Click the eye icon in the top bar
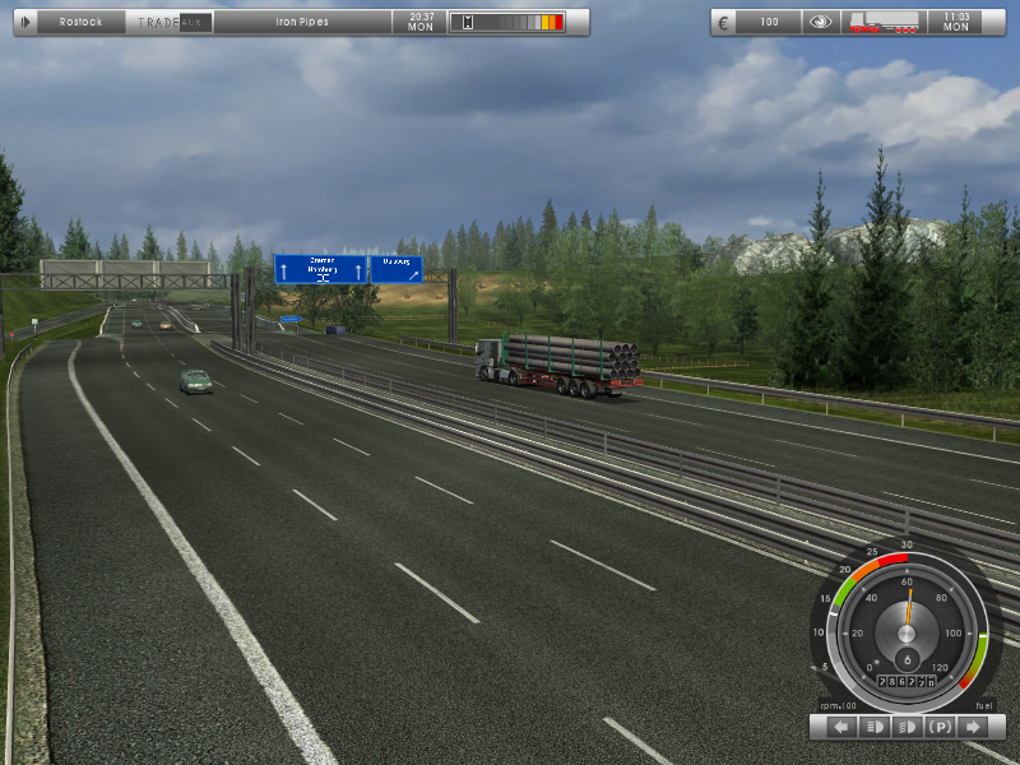The image size is (1020, 765). (821, 22)
